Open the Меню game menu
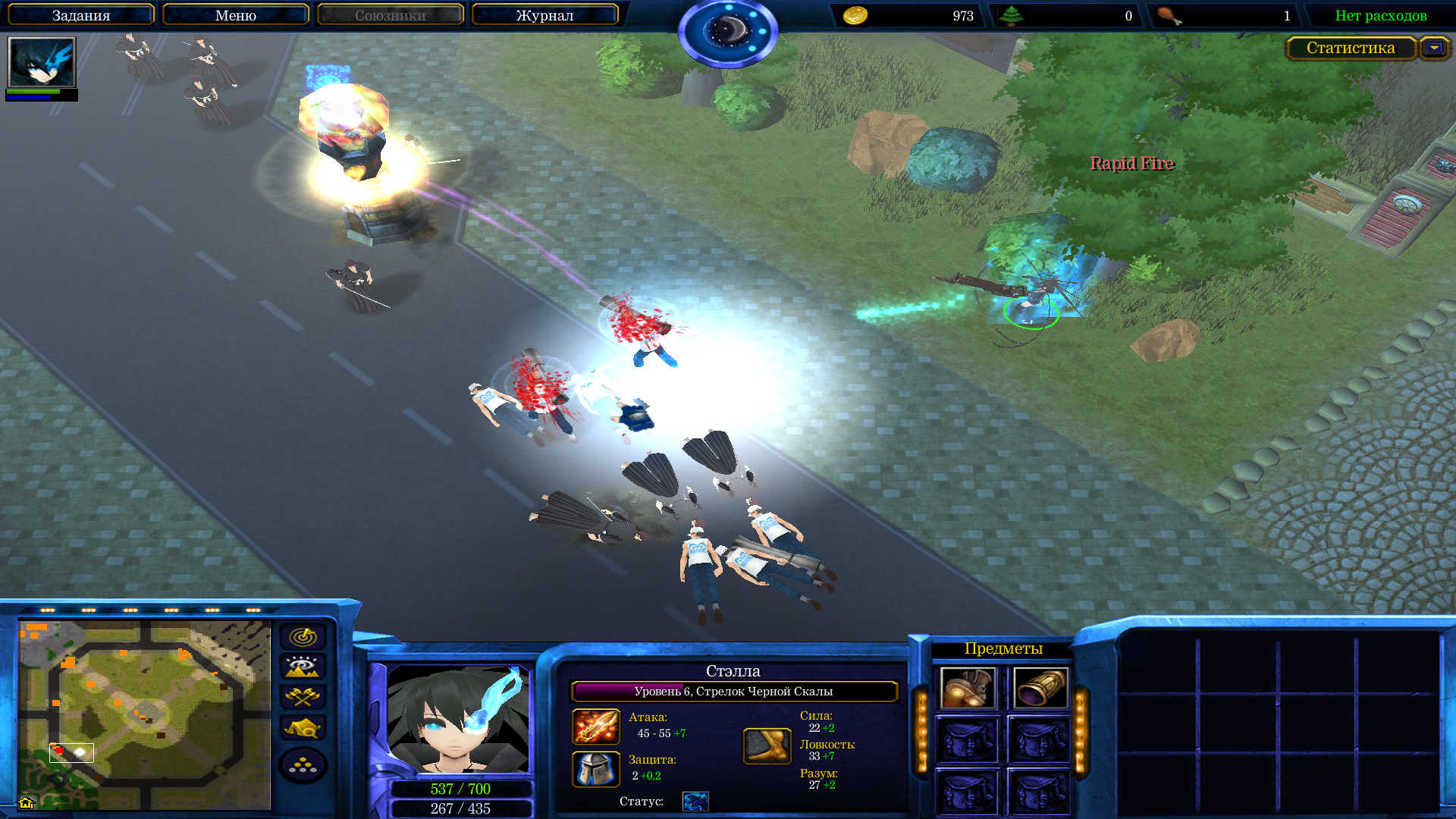1456x819 pixels. (x=235, y=15)
